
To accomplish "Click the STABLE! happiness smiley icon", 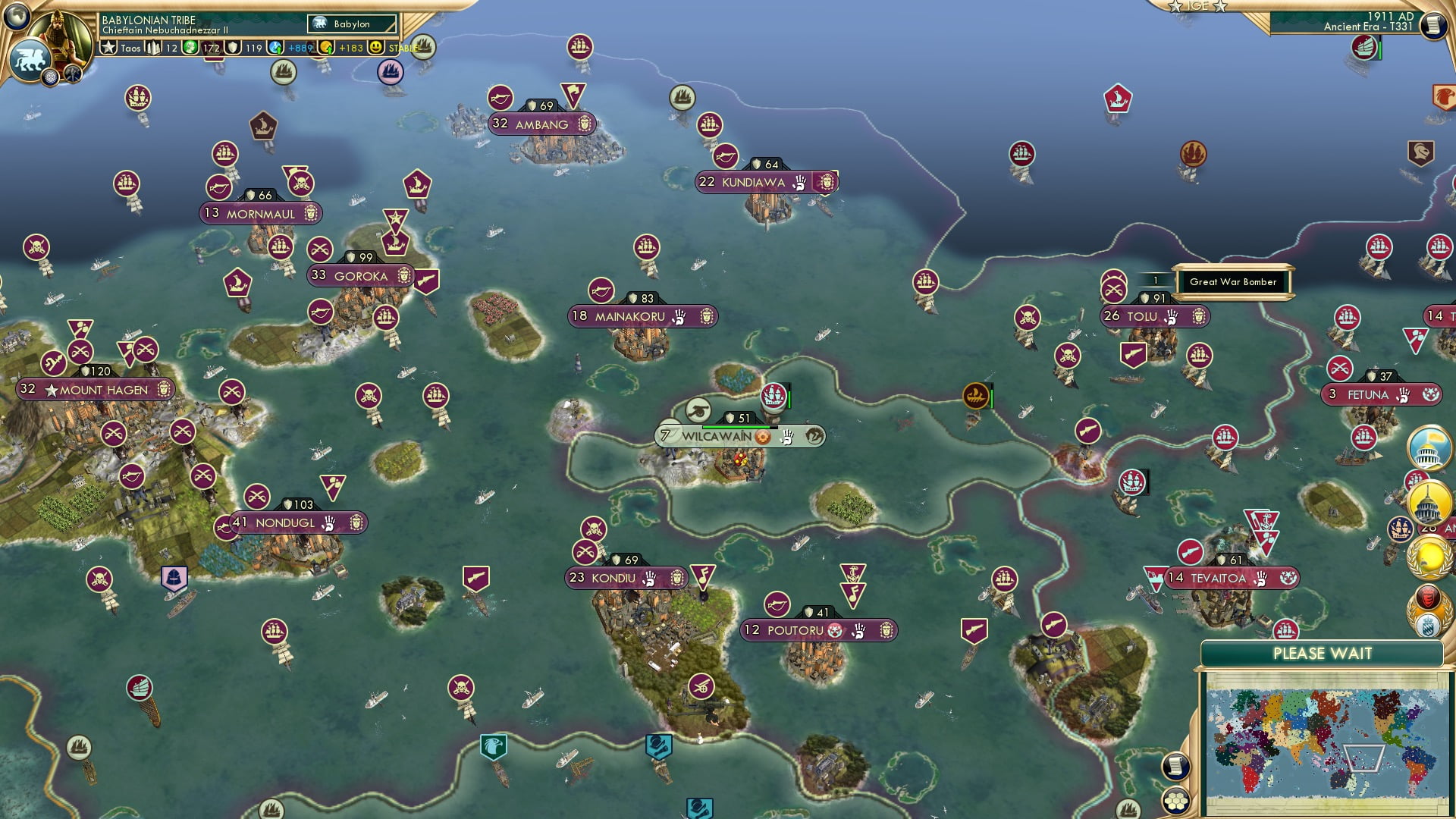I will pyautogui.click(x=377, y=48).
